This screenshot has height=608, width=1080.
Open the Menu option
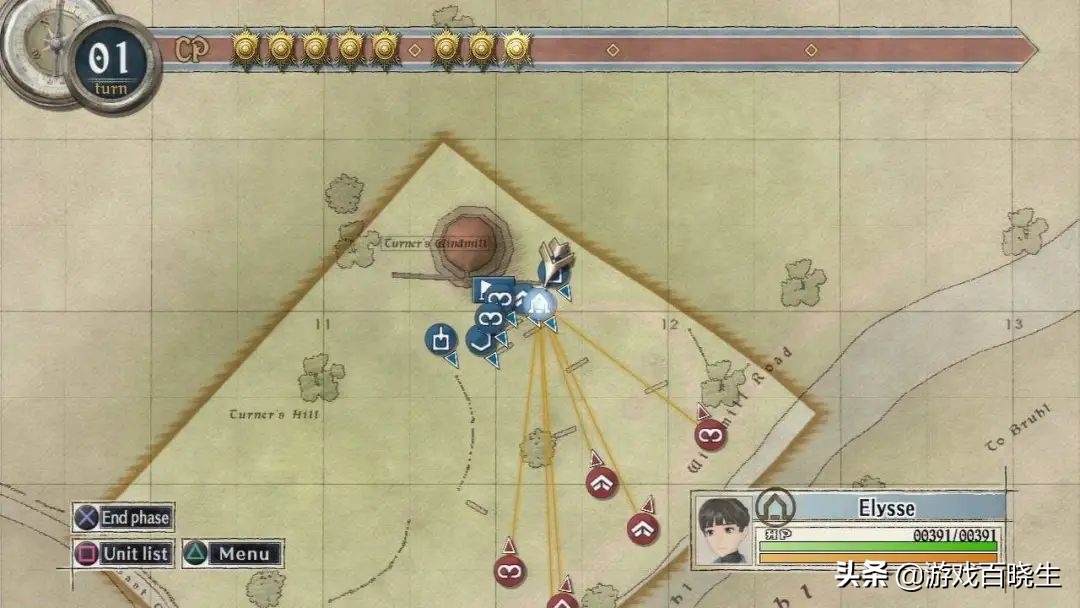(232, 553)
